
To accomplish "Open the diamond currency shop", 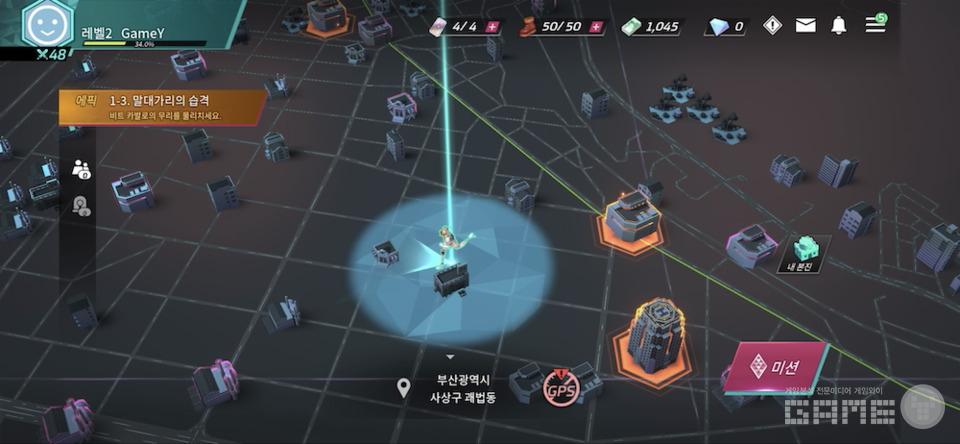I will pos(725,26).
